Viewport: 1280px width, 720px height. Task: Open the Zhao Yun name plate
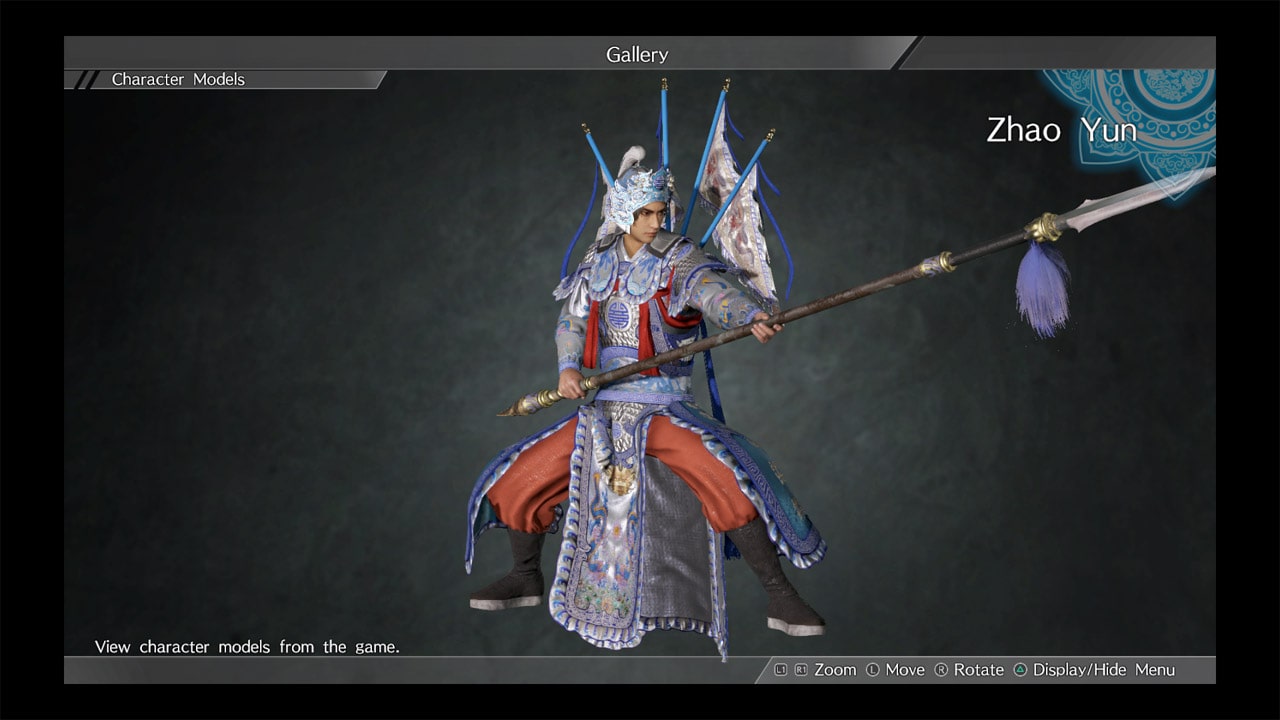click(x=1062, y=130)
